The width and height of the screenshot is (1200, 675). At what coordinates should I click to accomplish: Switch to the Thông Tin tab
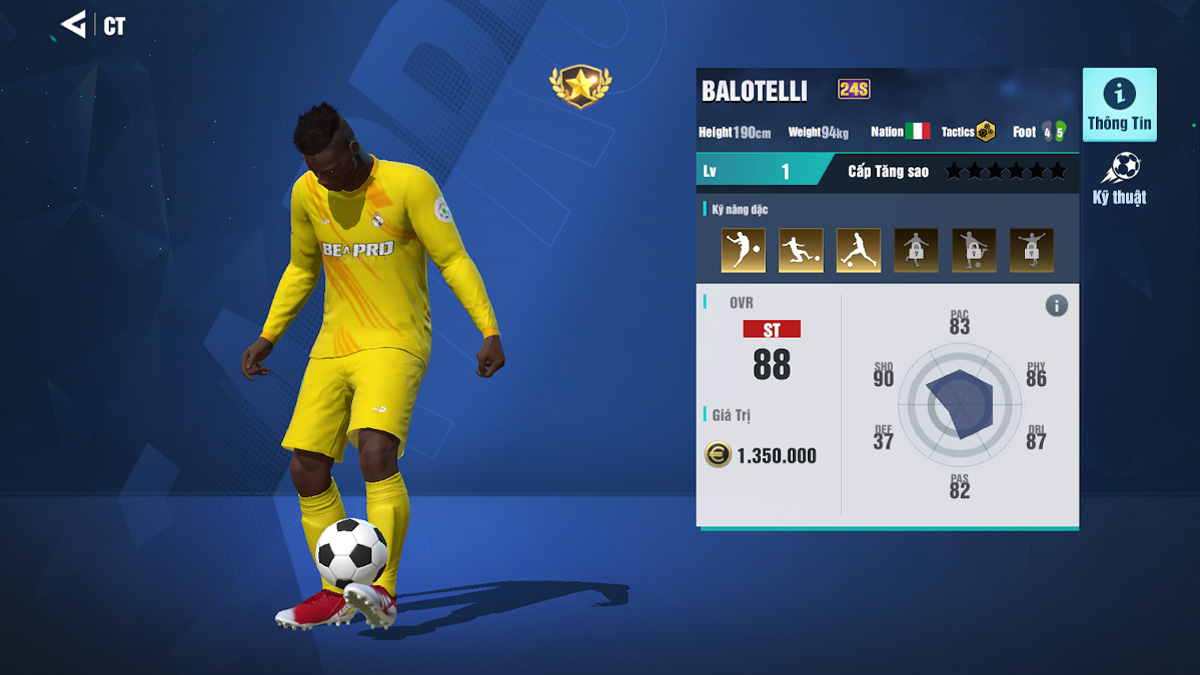(1119, 105)
